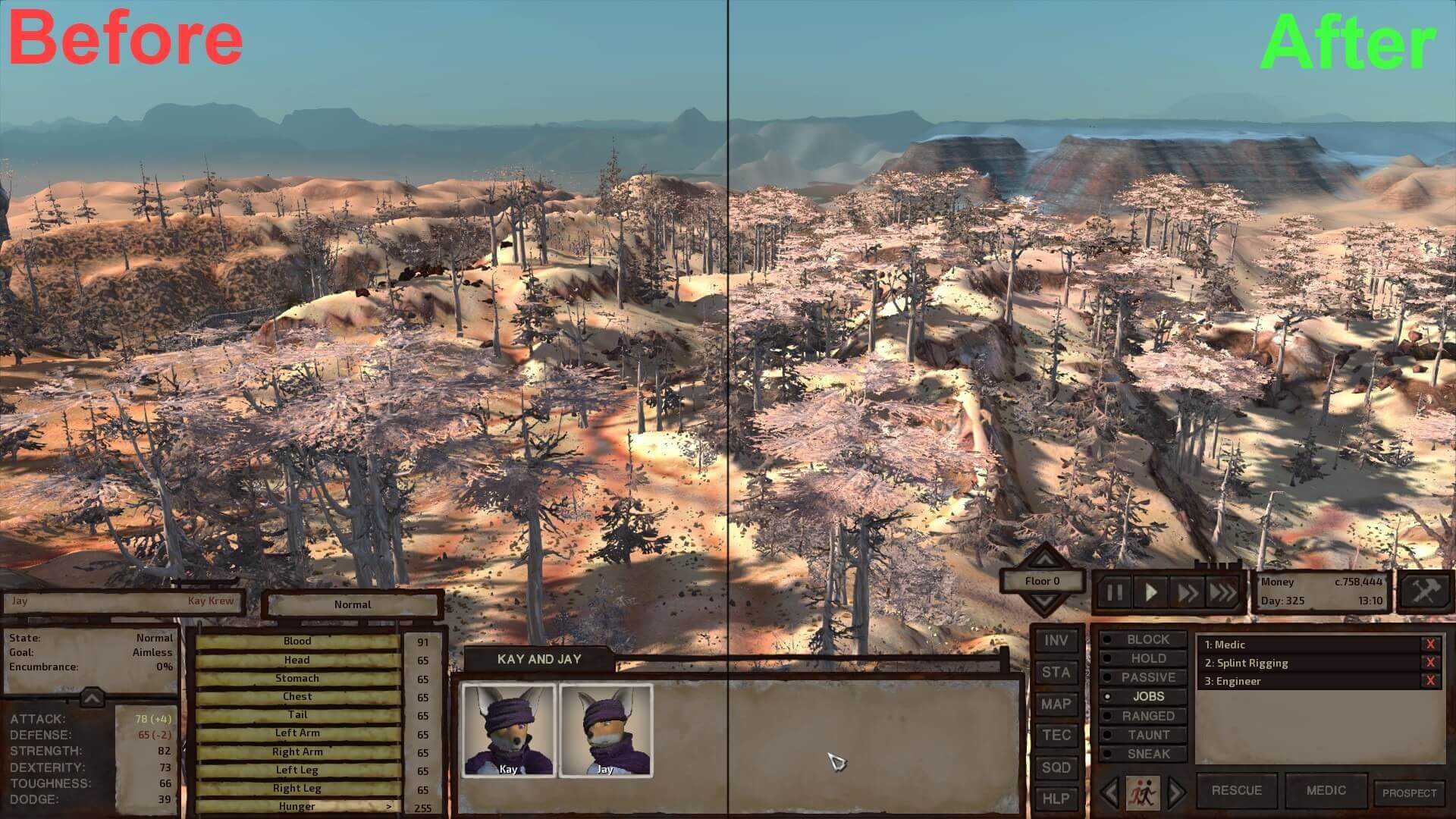Viewport: 1456px width, 819px height.
Task: Click the RESCUE command button
Action: tap(1236, 790)
